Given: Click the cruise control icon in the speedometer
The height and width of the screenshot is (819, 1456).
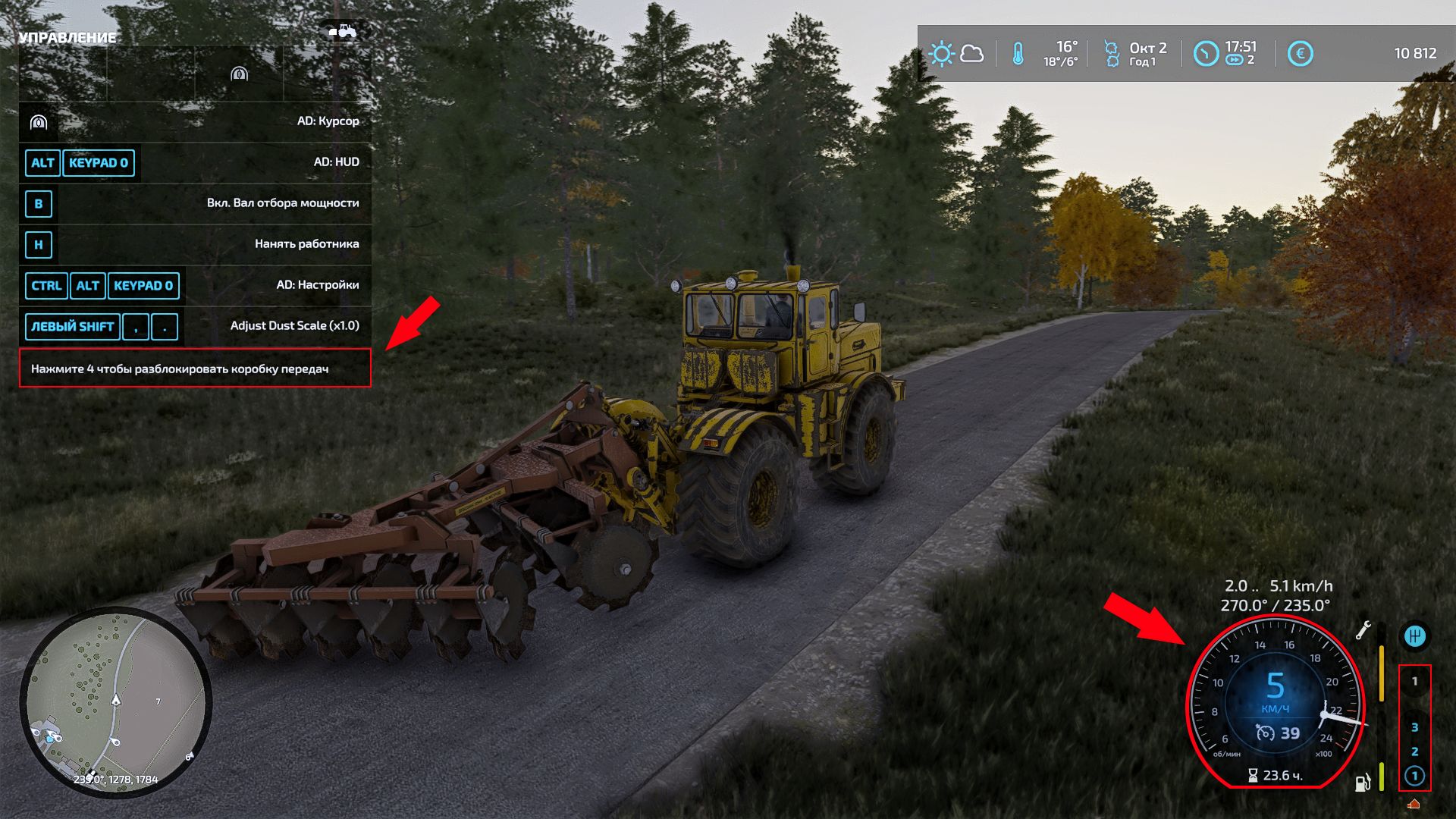Looking at the screenshot, I should click(1265, 733).
